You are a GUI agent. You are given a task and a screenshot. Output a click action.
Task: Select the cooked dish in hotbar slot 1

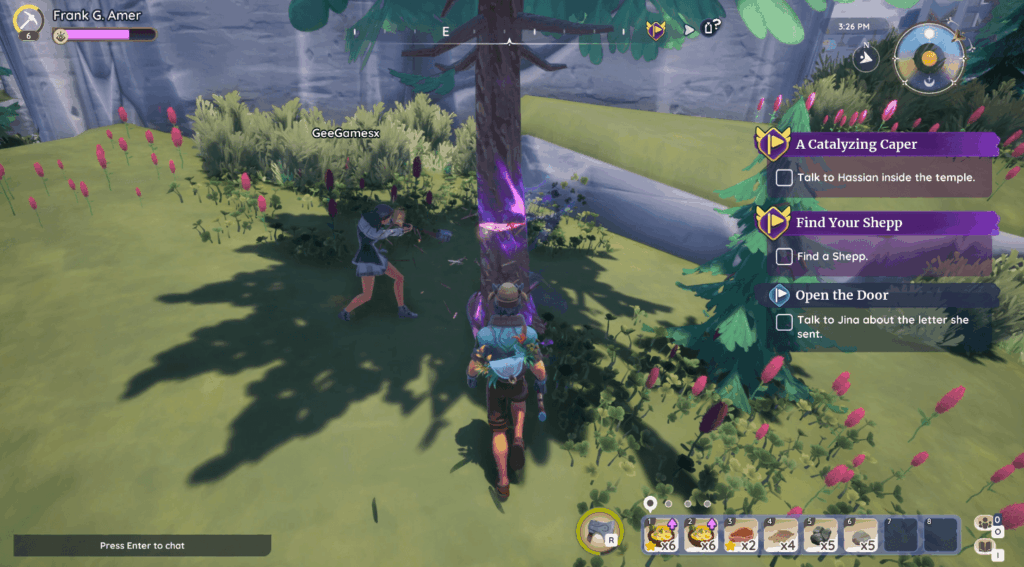pyautogui.click(x=660, y=535)
